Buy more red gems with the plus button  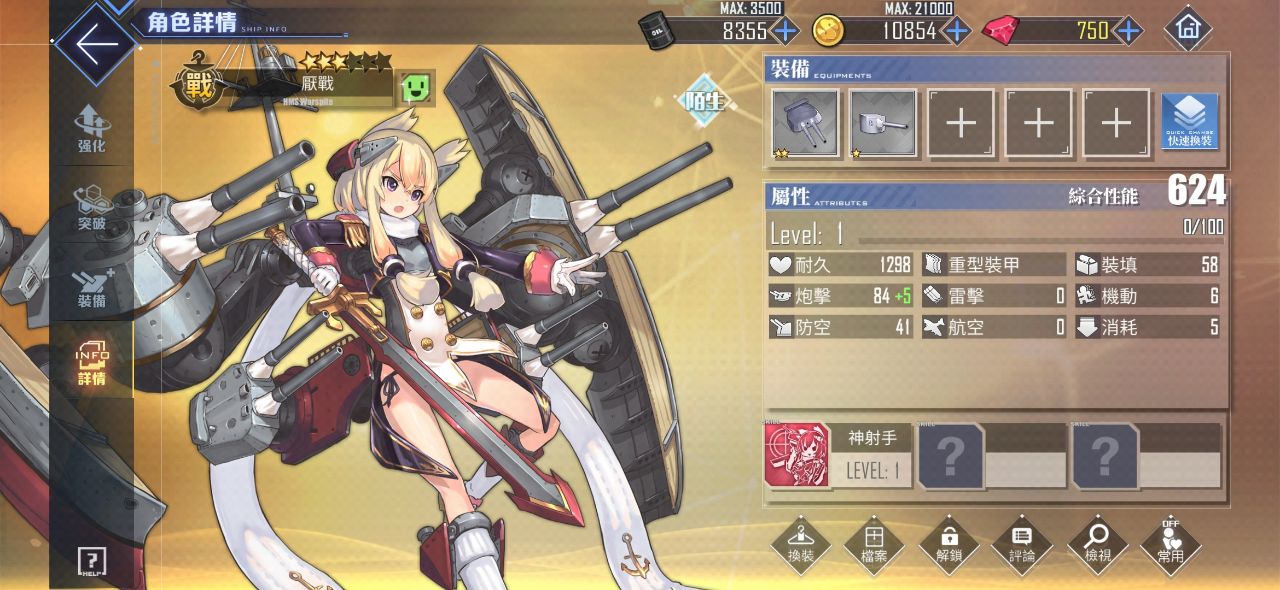point(1128,30)
